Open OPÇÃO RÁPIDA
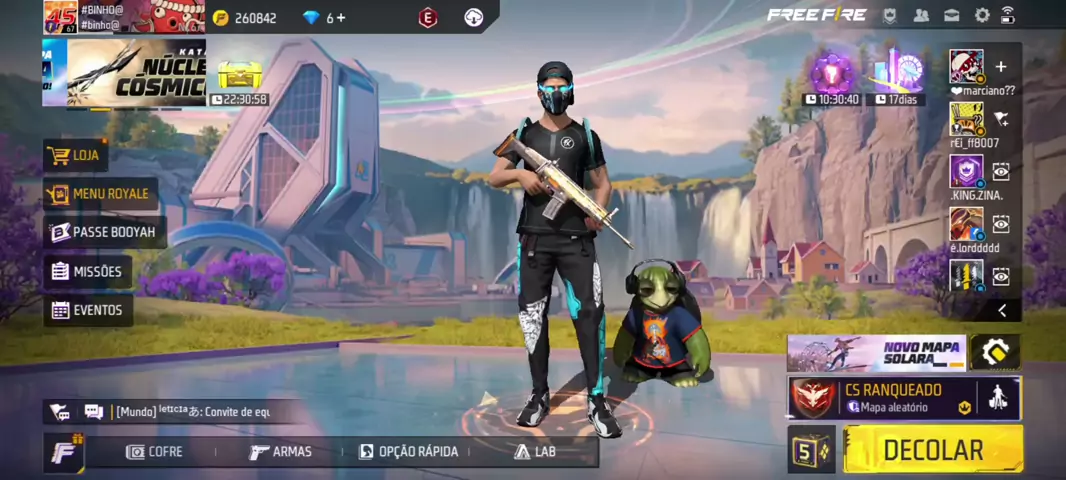This screenshot has width=1066, height=480. click(x=408, y=452)
